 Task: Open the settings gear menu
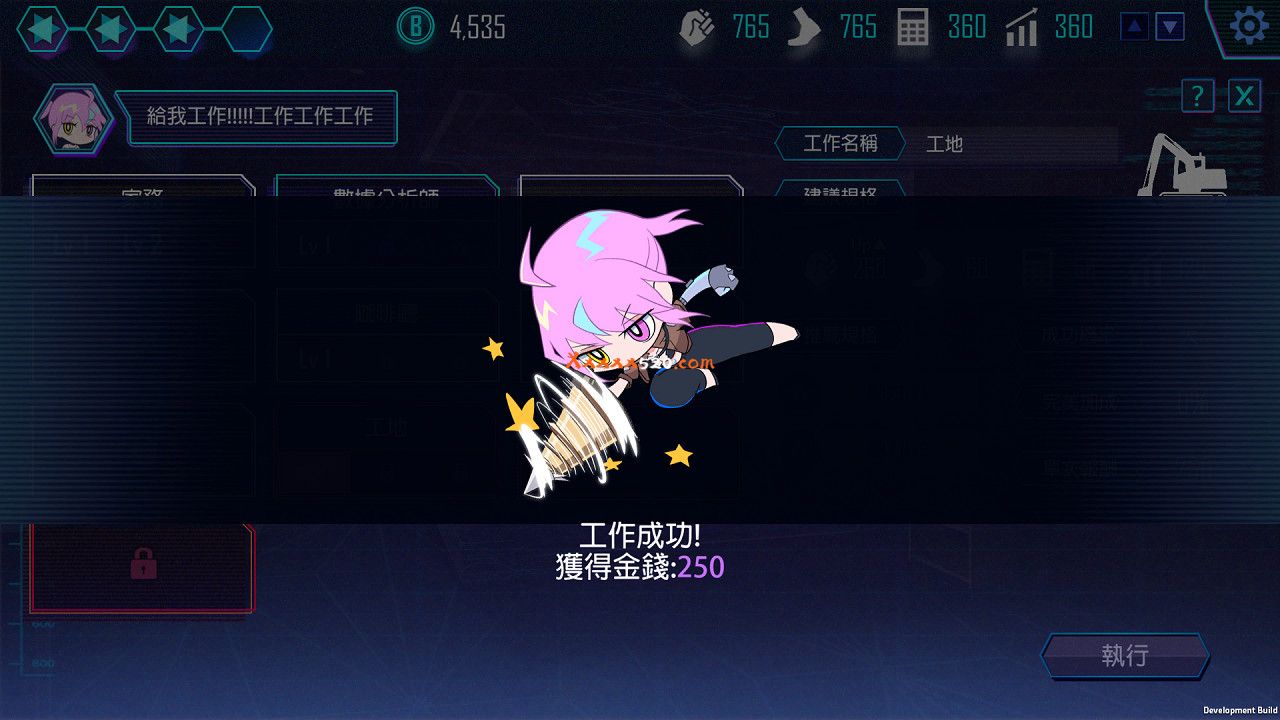point(1247,27)
